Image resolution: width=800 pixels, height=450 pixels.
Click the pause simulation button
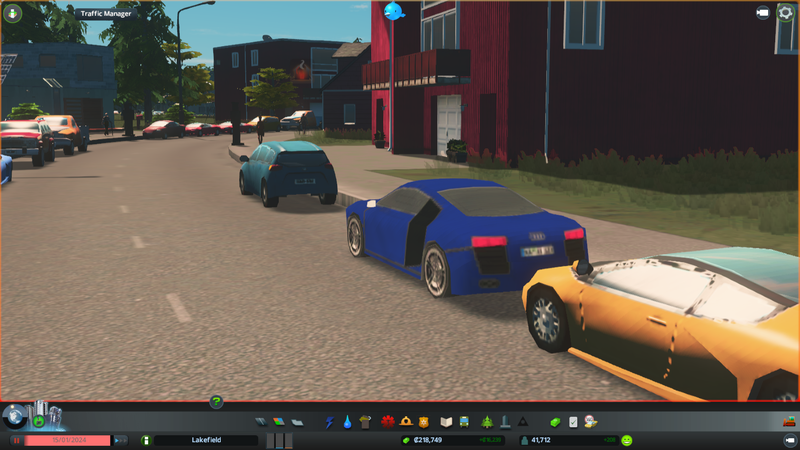[x=17, y=440]
